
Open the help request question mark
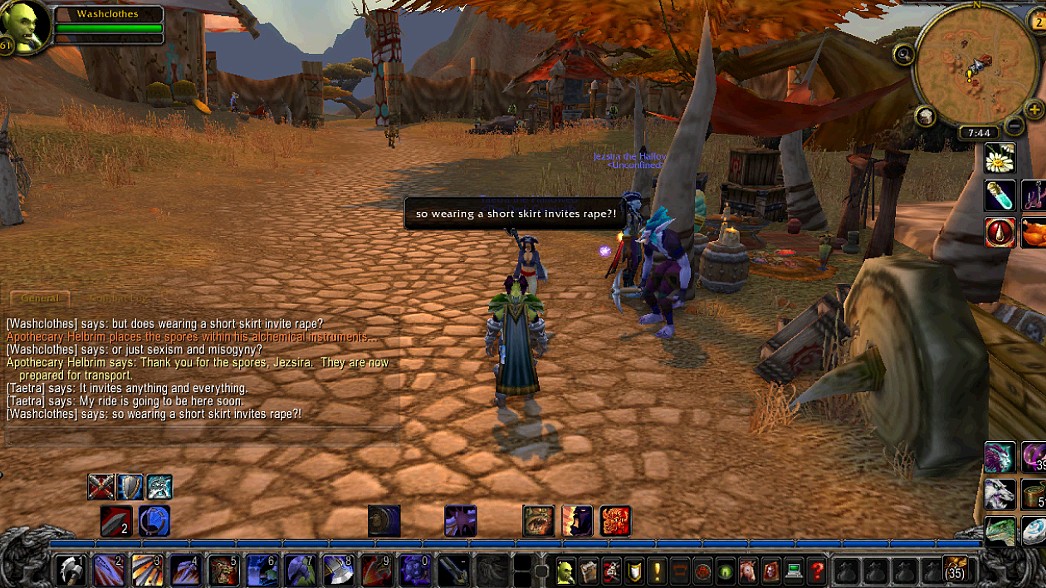click(x=817, y=571)
